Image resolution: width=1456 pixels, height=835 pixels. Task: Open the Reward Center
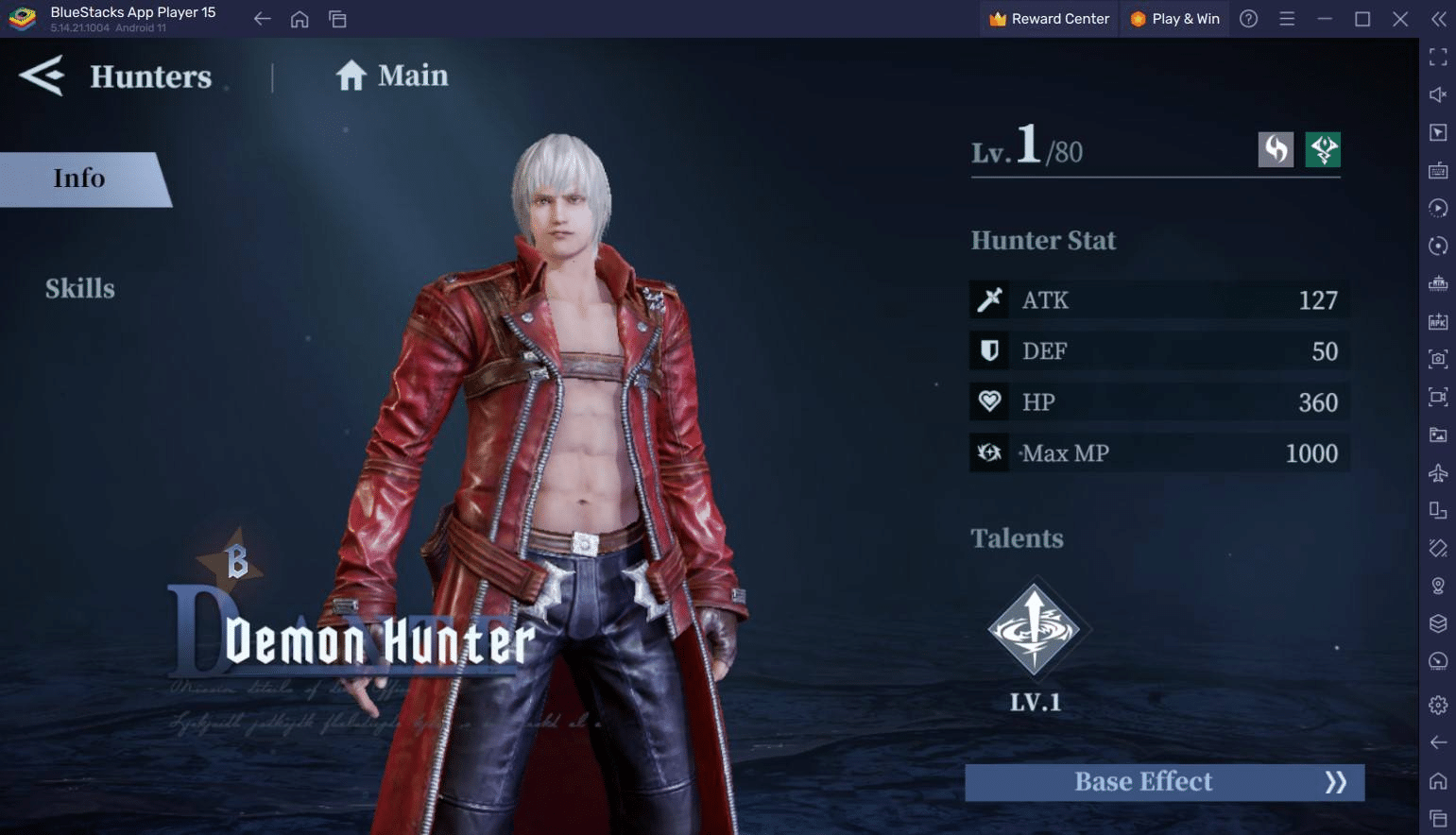(1049, 18)
